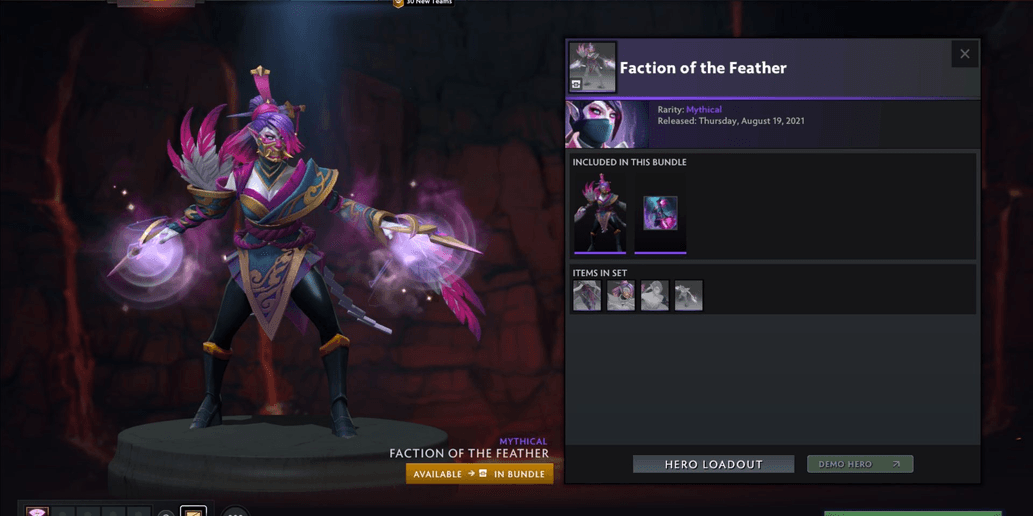This screenshot has height=516, width=1033.
Task: Open the Hero Loadout
Action: pyautogui.click(x=713, y=464)
